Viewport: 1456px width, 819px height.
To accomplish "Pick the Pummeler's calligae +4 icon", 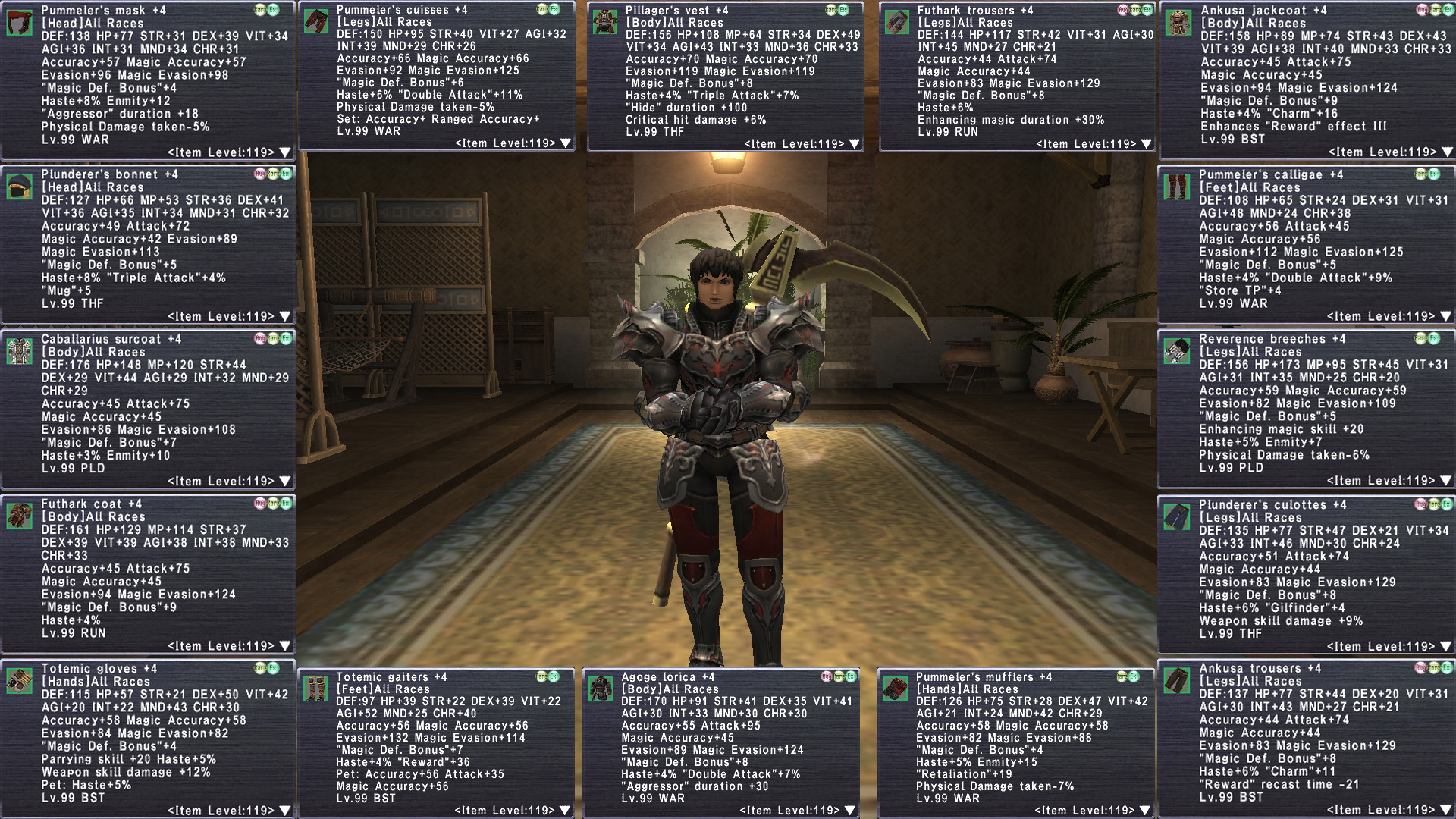I will [1178, 187].
